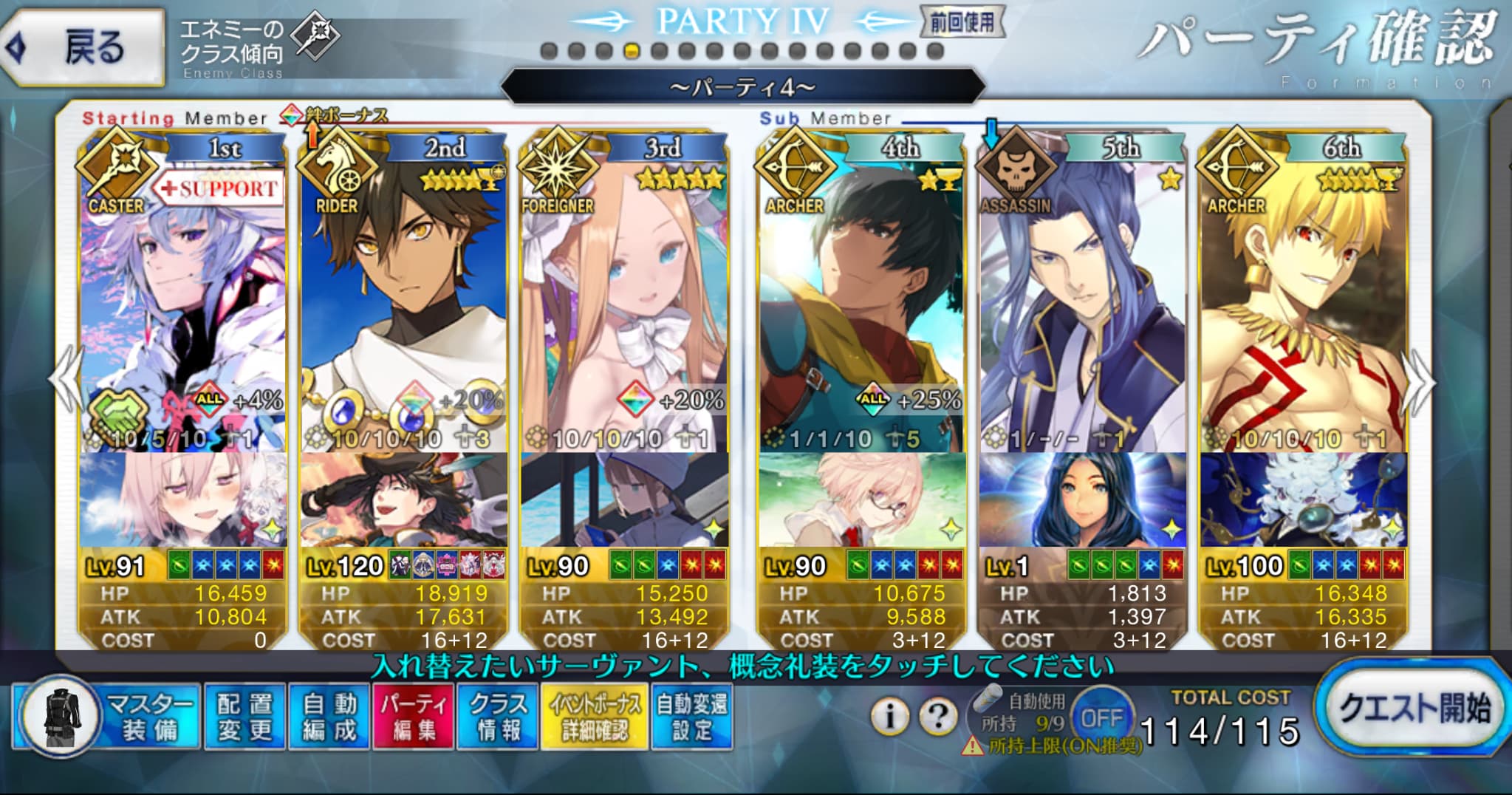Choose 自動編成 auto formation
The width and height of the screenshot is (1512, 795).
329,717
